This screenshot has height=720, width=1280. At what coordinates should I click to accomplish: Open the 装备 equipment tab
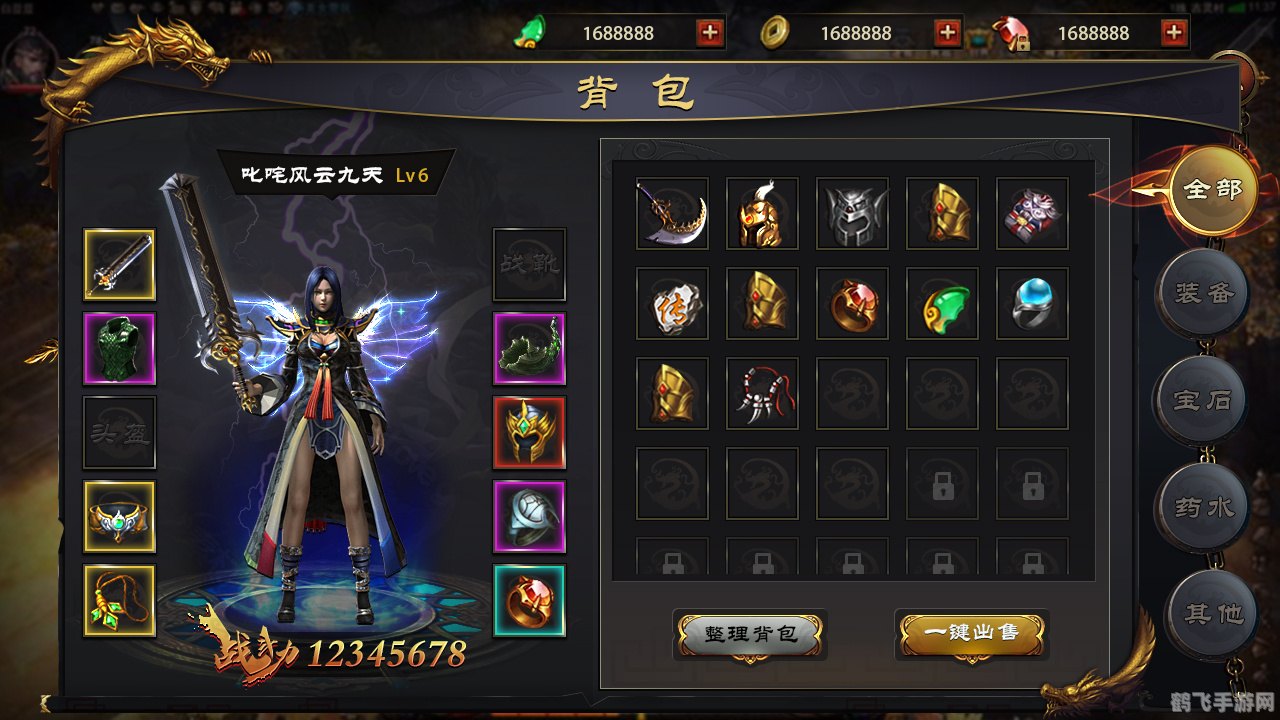click(1202, 294)
